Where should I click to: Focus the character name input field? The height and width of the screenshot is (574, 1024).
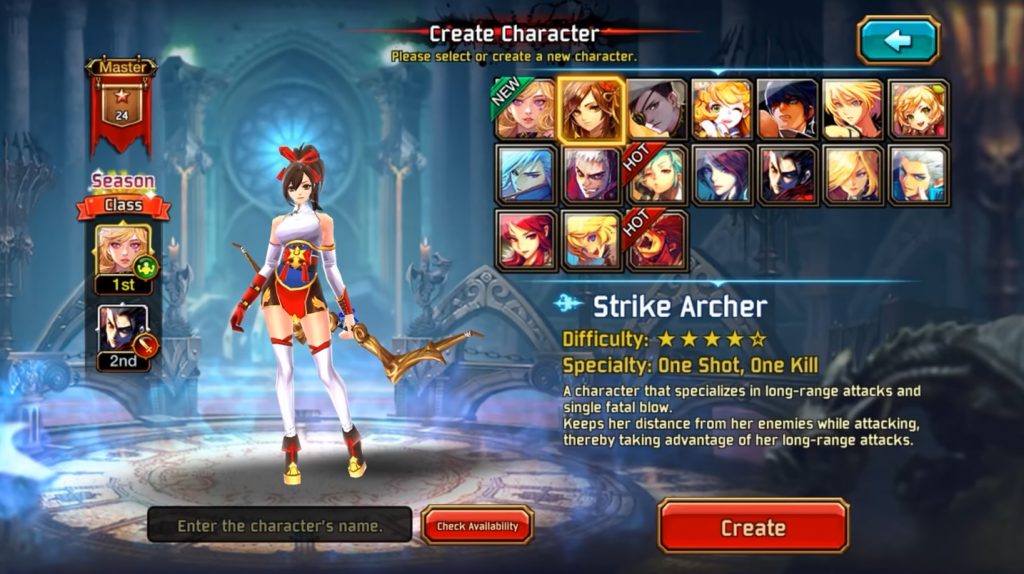(x=280, y=525)
